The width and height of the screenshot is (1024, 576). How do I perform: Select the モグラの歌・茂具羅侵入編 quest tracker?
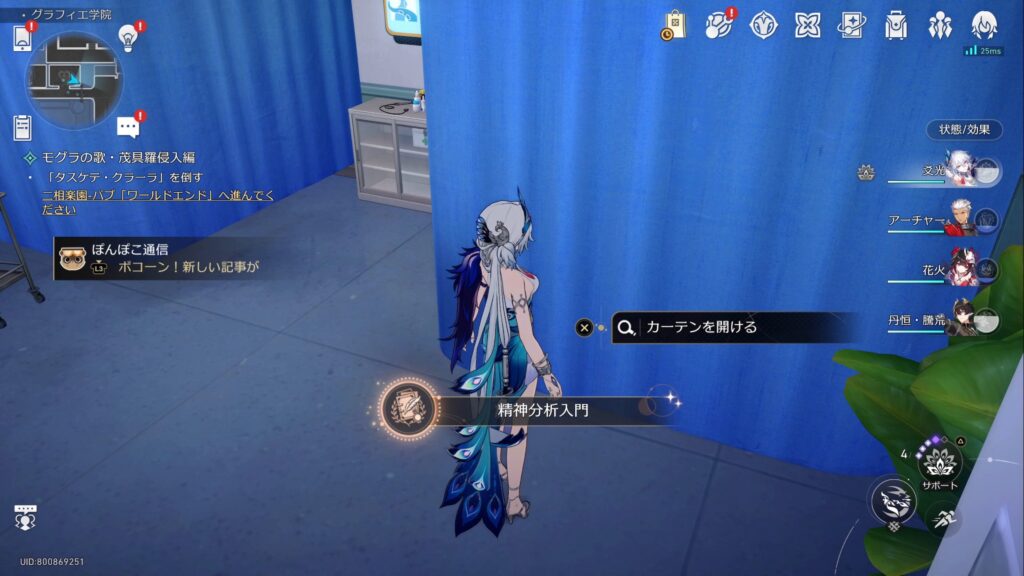click(118, 158)
